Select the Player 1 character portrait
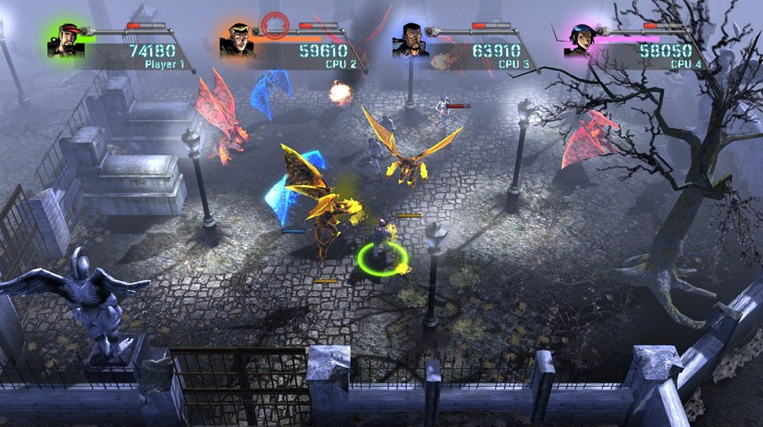 [66, 40]
